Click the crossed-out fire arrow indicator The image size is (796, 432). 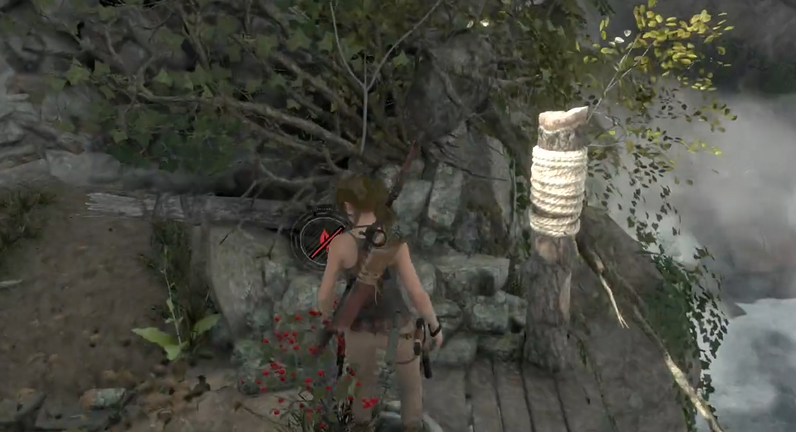click(x=319, y=236)
